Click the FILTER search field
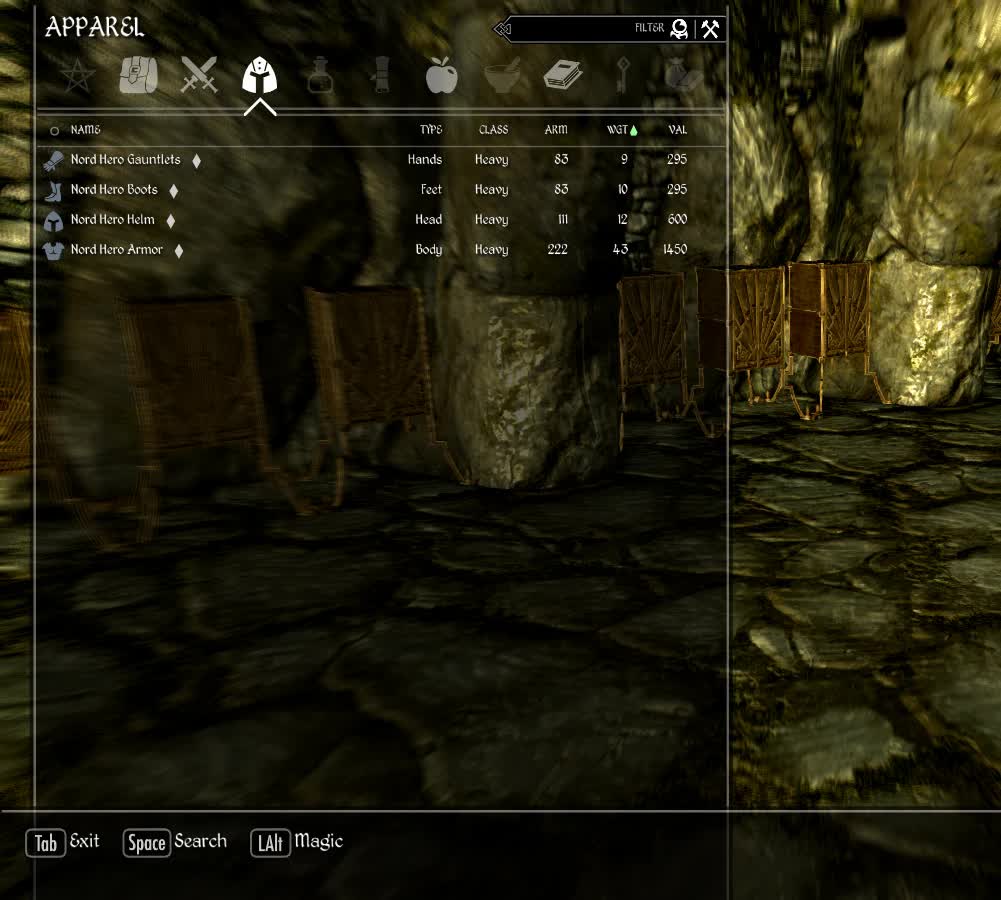Viewport: 1001px width, 900px height. click(580, 29)
